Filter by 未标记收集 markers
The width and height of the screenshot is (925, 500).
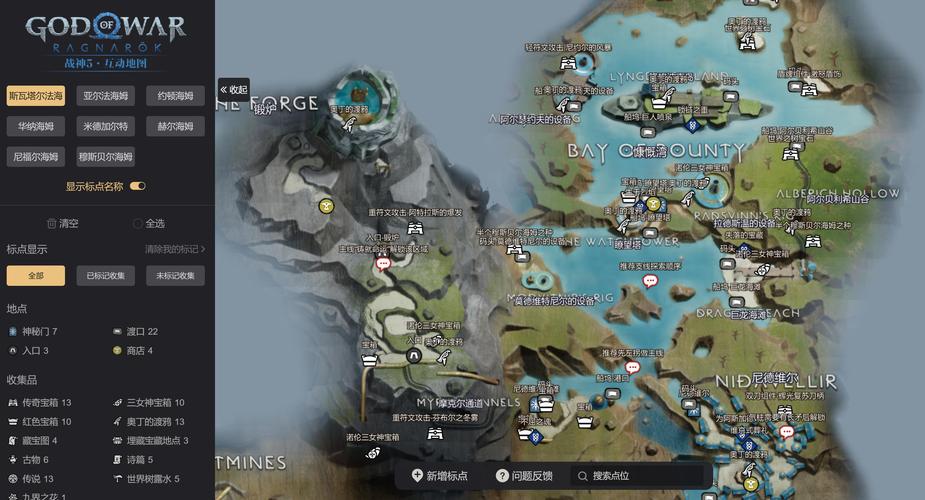click(175, 276)
